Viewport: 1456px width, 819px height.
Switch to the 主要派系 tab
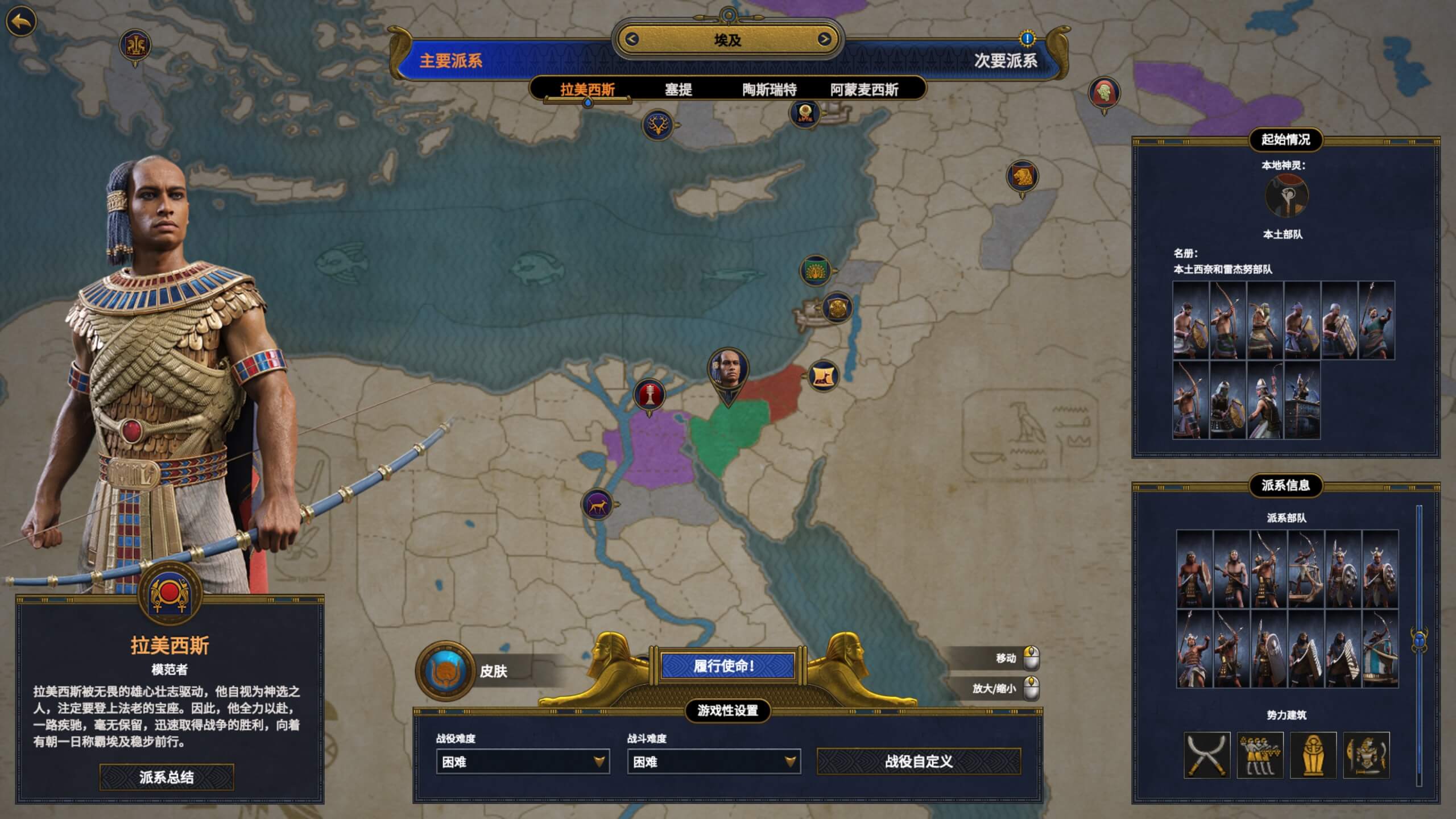[x=450, y=60]
